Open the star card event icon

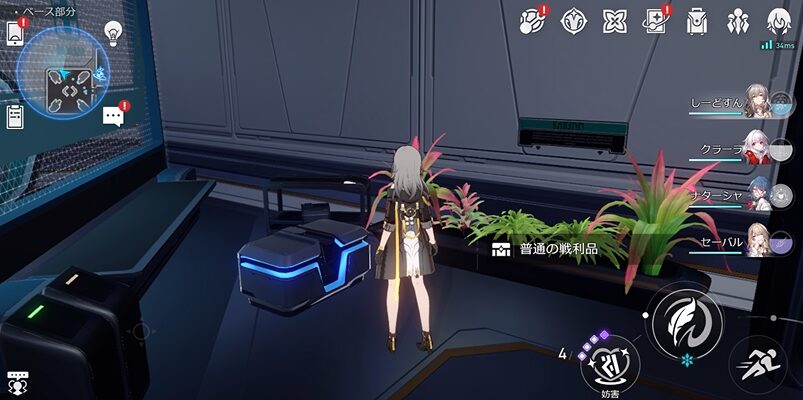pos(656,20)
